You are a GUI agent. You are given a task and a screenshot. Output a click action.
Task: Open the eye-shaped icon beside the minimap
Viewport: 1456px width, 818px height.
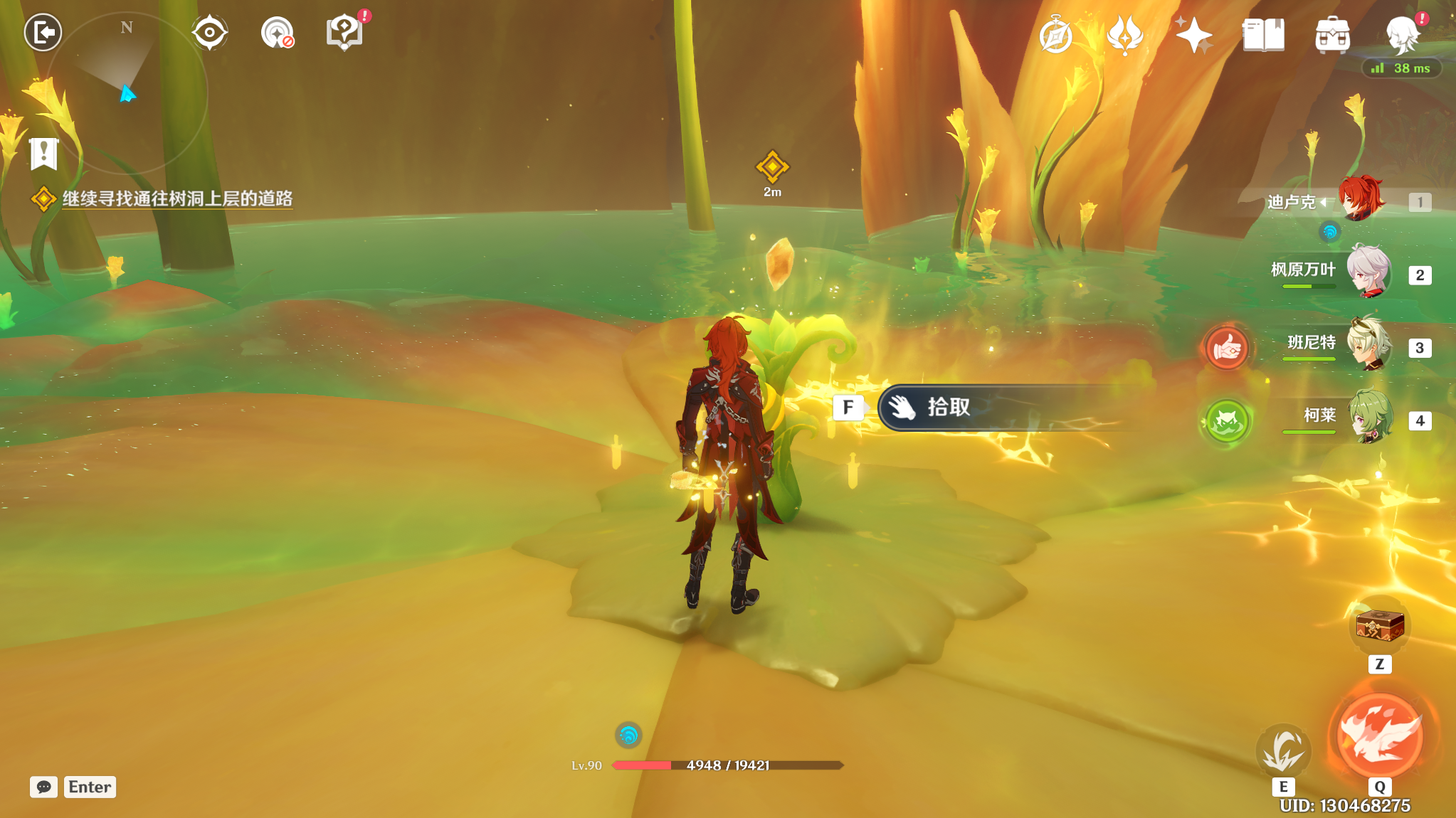[209, 33]
